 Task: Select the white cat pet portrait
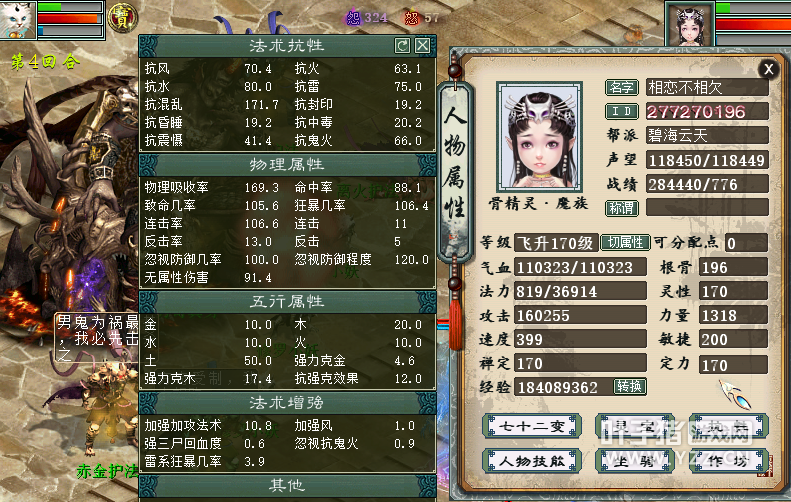pos(18,20)
